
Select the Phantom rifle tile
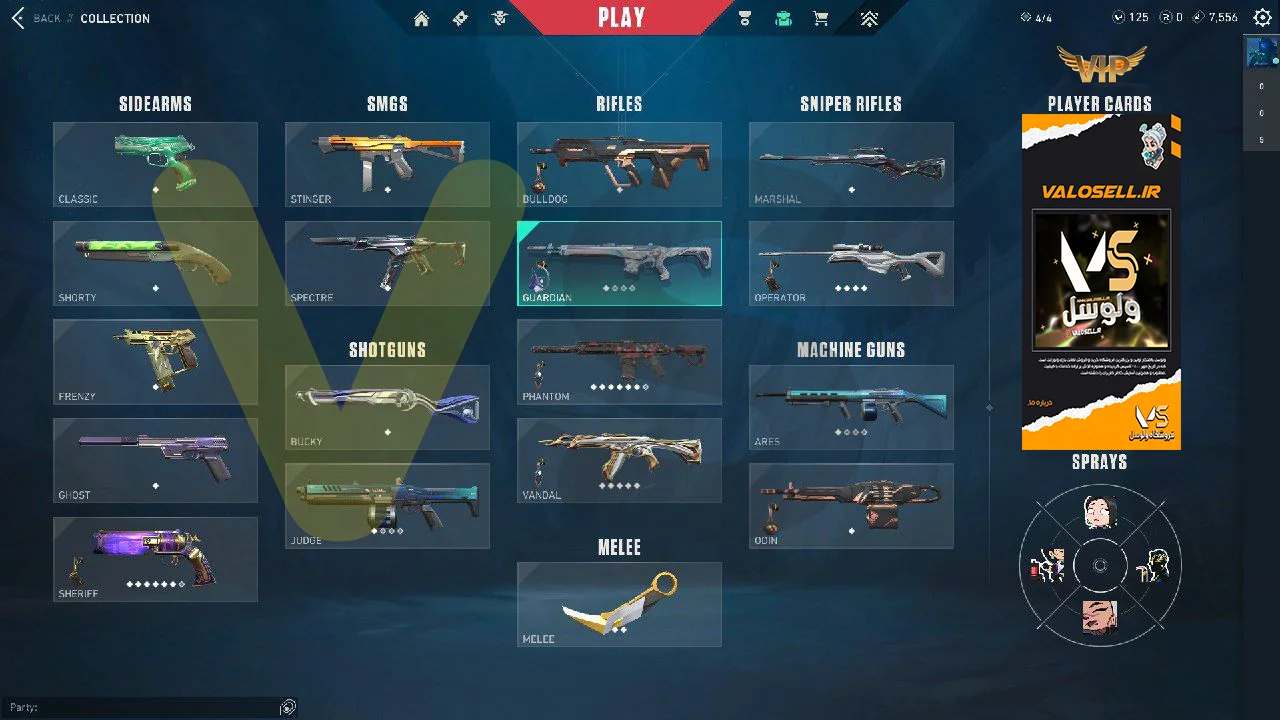pyautogui.click(x=619, y=361)
